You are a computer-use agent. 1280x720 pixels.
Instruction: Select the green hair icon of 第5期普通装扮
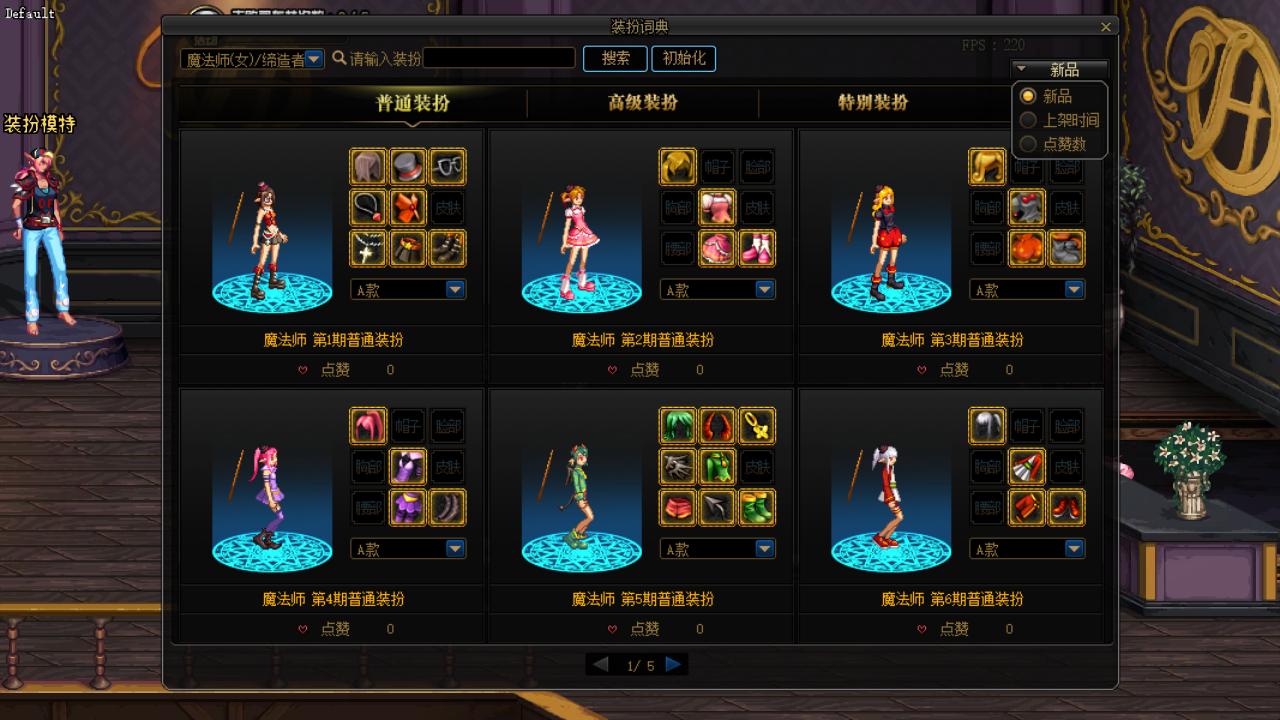[x=678, y=425]
